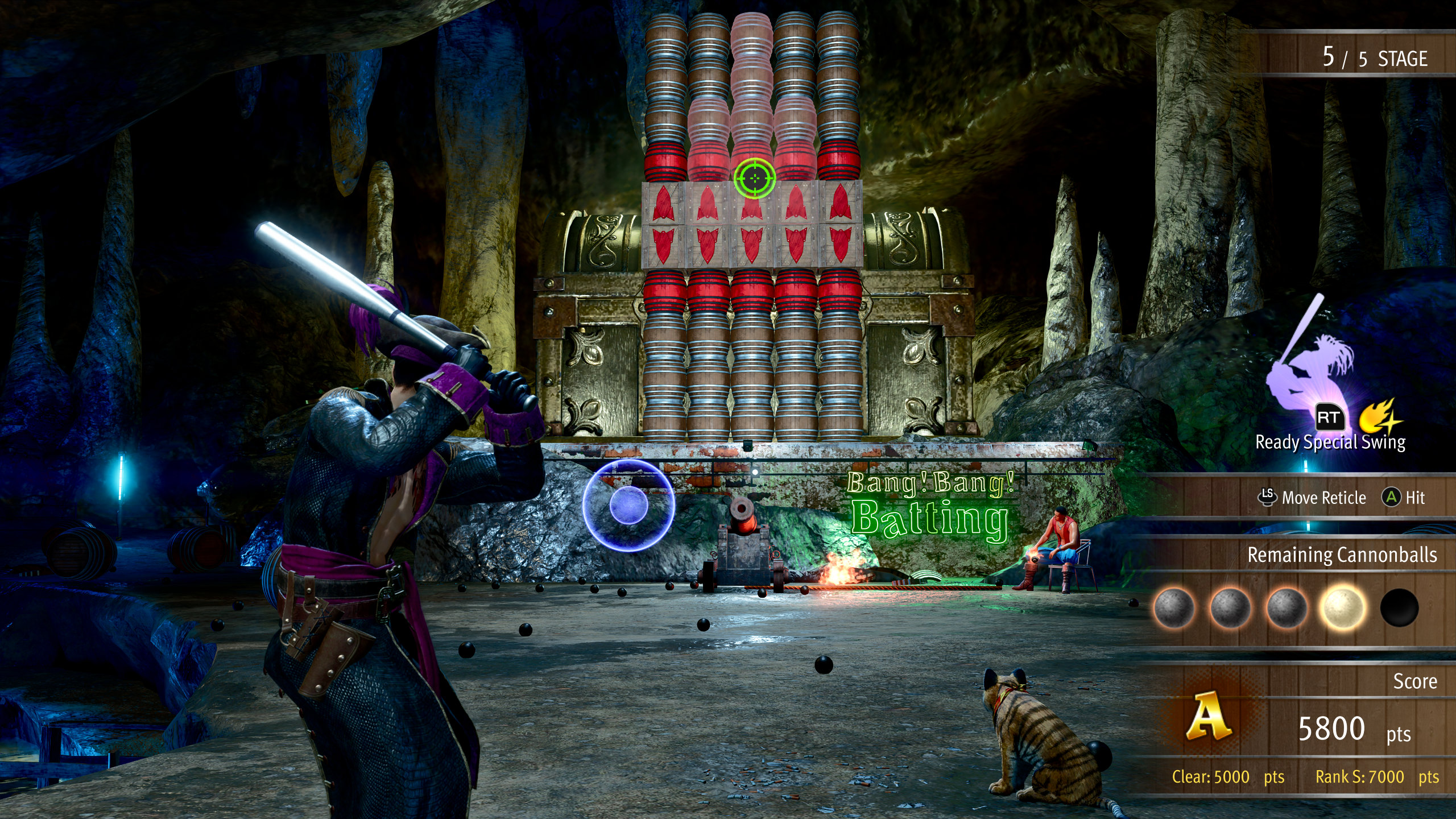Select the black used cannonball slot
1456x819 pixels.
(x=1399, y=608)
